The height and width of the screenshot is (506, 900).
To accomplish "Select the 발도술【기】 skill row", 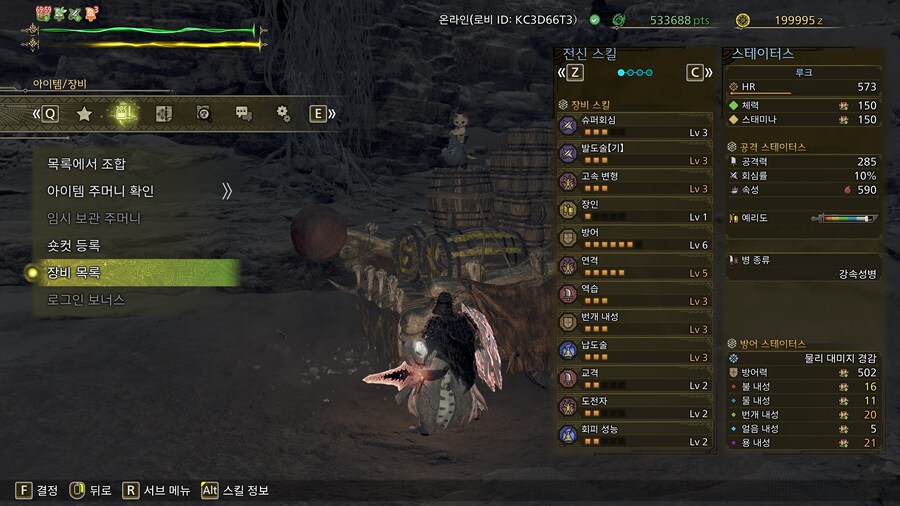I will (x=635, y=153).
